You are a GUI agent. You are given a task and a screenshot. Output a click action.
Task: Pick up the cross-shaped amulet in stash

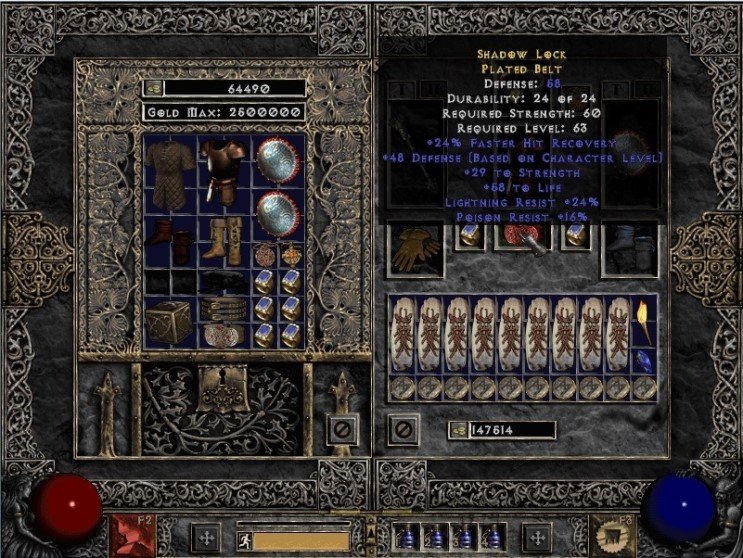click(291, 254)
